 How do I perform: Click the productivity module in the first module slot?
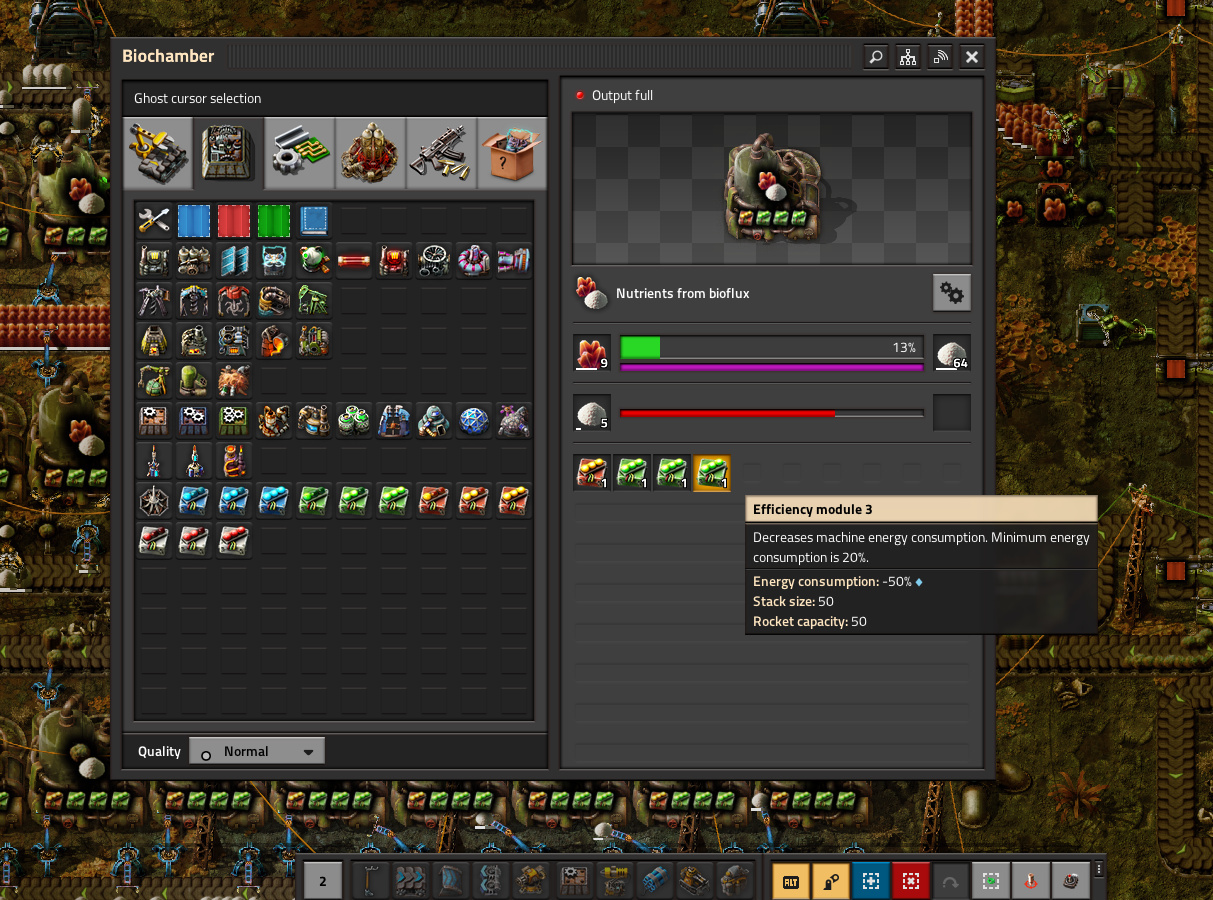pos(592,473)
